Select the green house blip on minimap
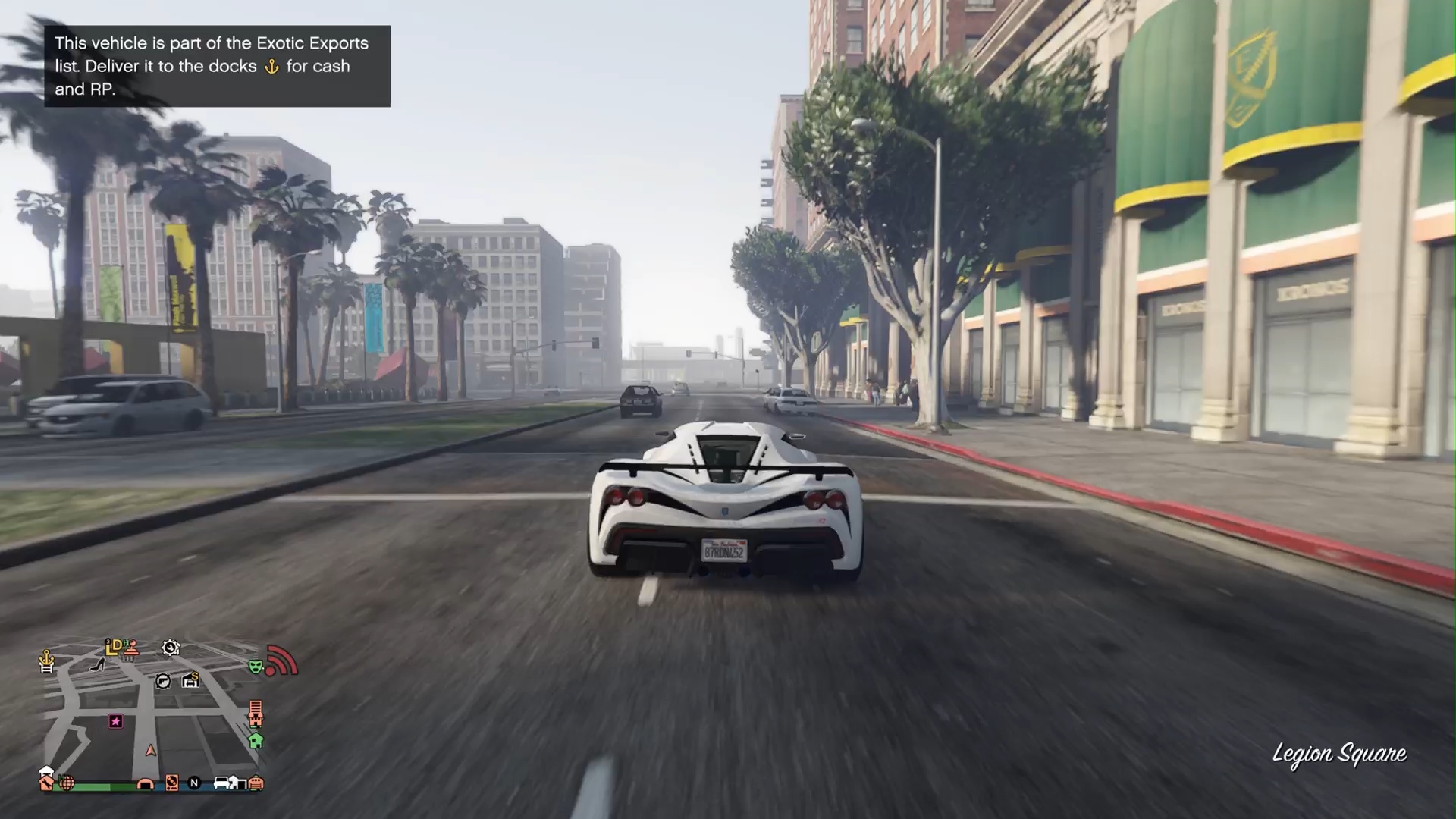The image size is (1456, 819). pyautogui.click(x=256, y=740)
